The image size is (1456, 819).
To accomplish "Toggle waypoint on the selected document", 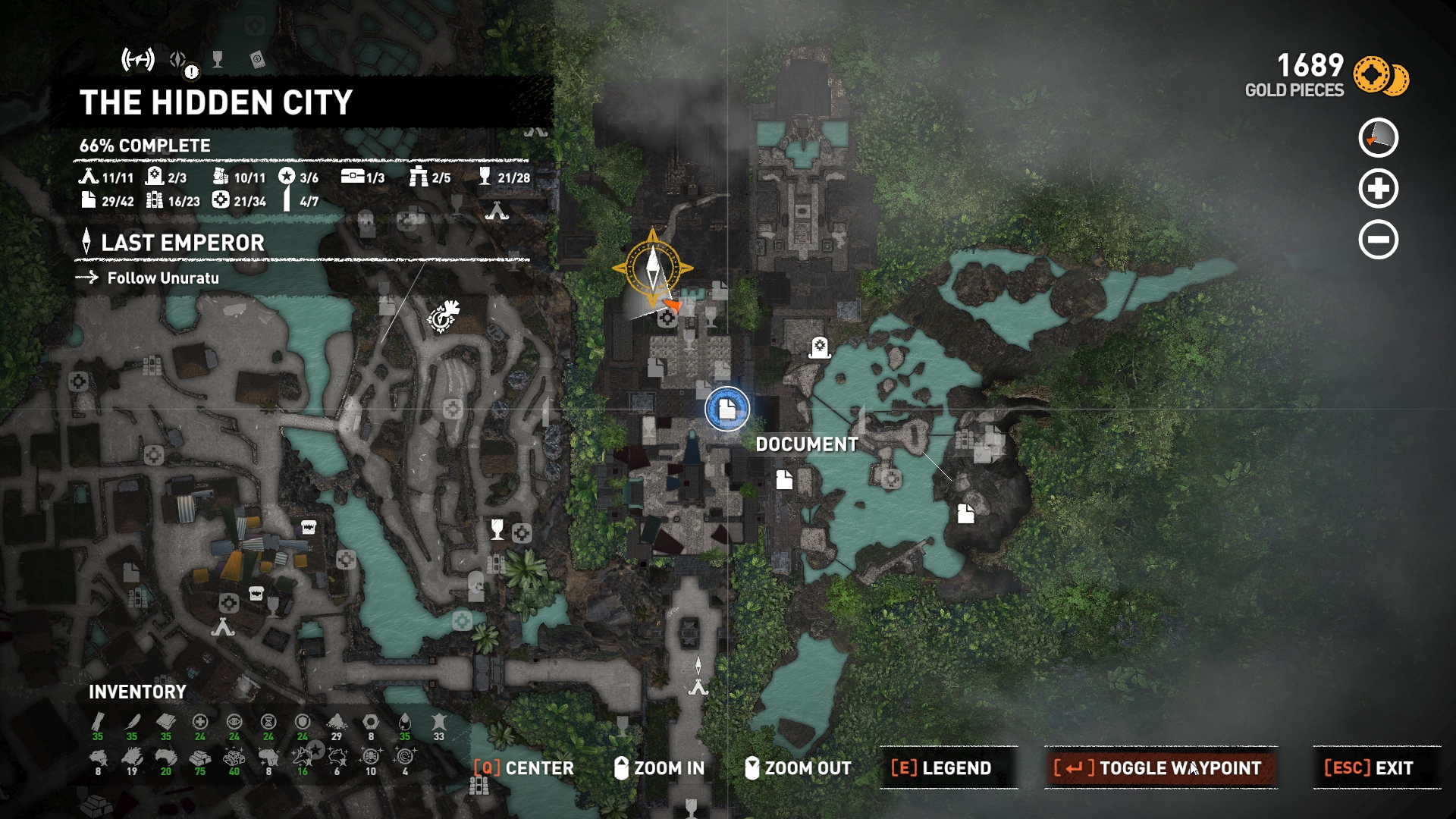I will (1160, 768).
